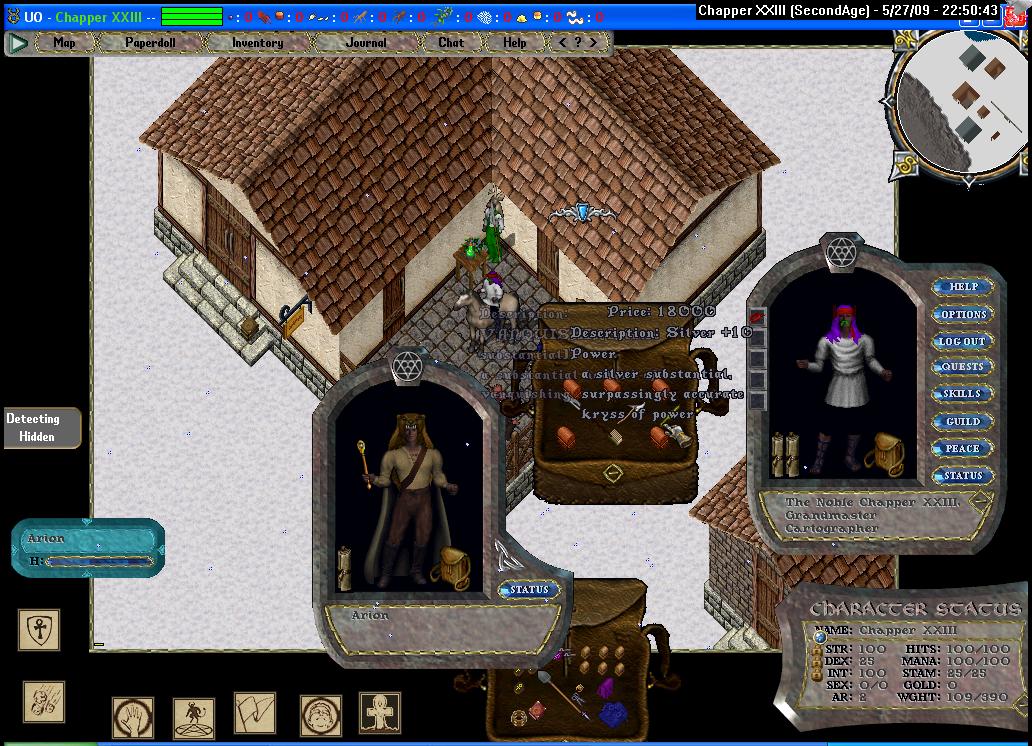This screenshot has height=746, width=1032.
Task: Open the QUESTS log
Action: click(x=962, y=367)
